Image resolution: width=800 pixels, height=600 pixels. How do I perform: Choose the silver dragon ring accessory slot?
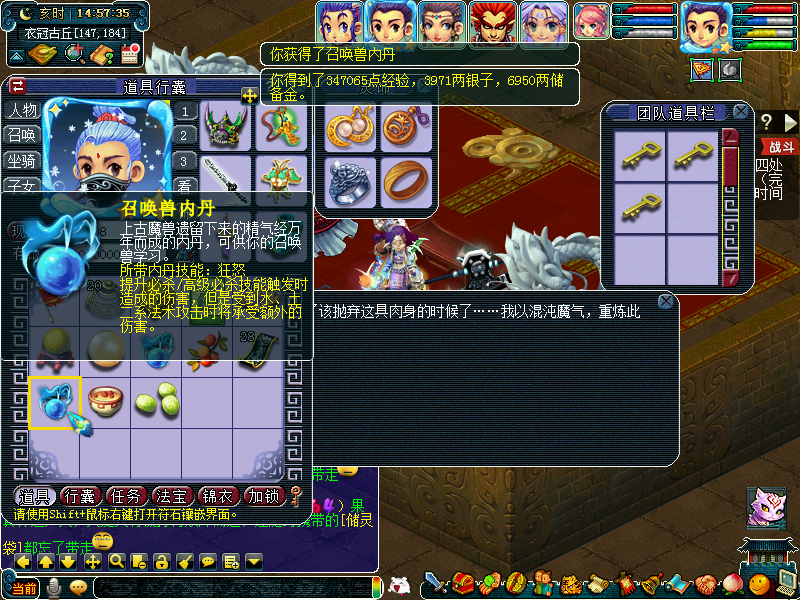click(350, 182)
